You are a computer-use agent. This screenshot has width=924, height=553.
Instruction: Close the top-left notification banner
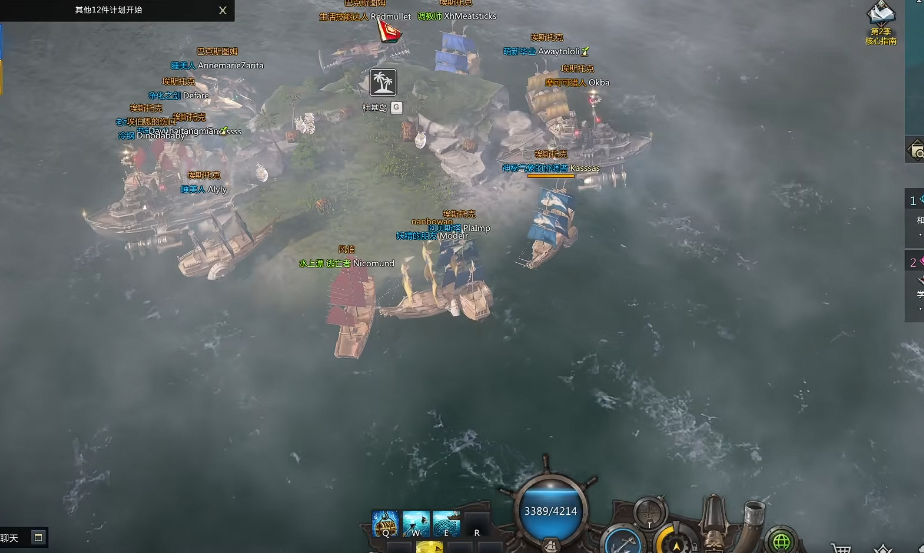tap(223, 10)
